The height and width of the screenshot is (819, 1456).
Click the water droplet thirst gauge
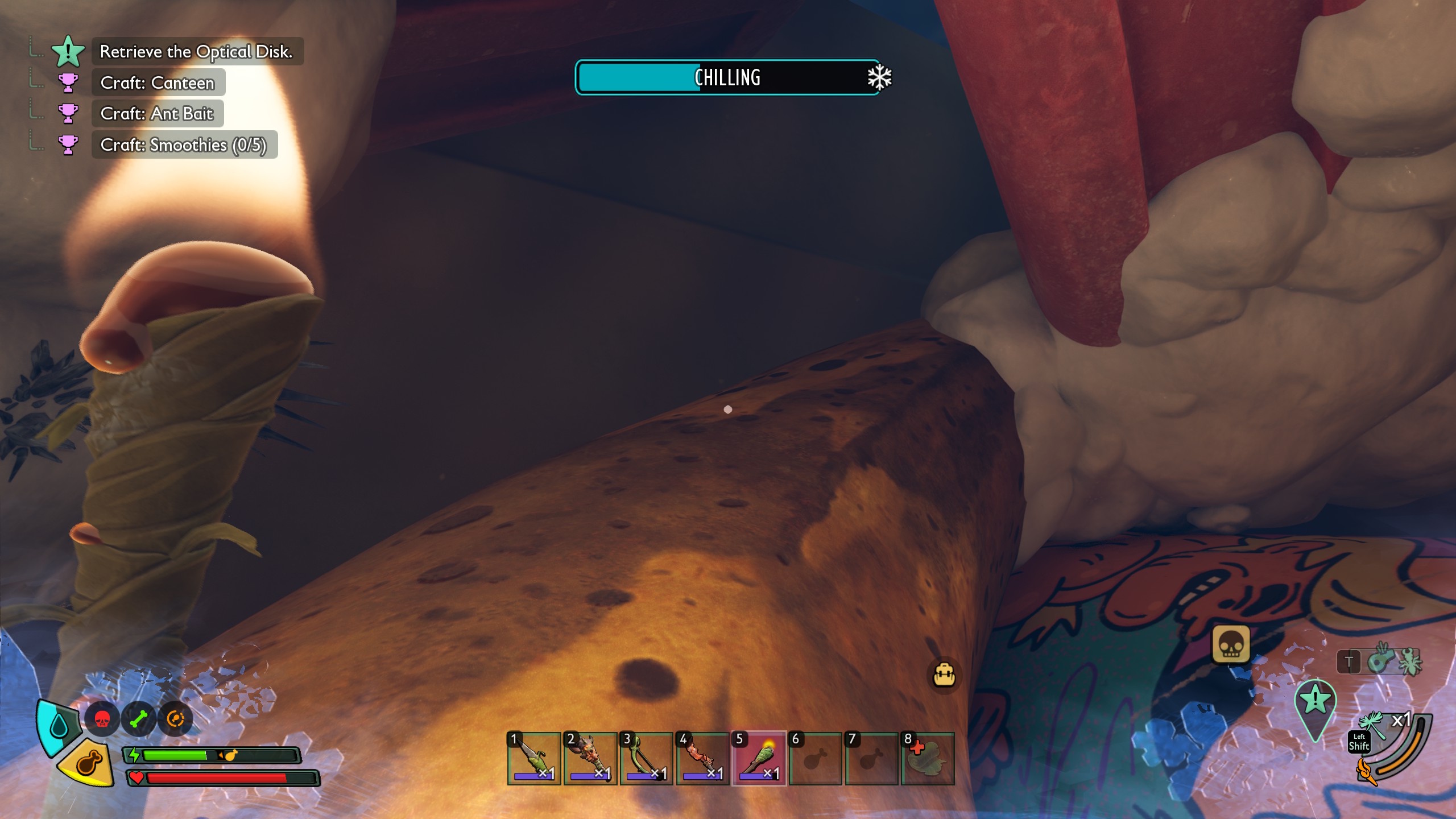[x=58, y=726]
